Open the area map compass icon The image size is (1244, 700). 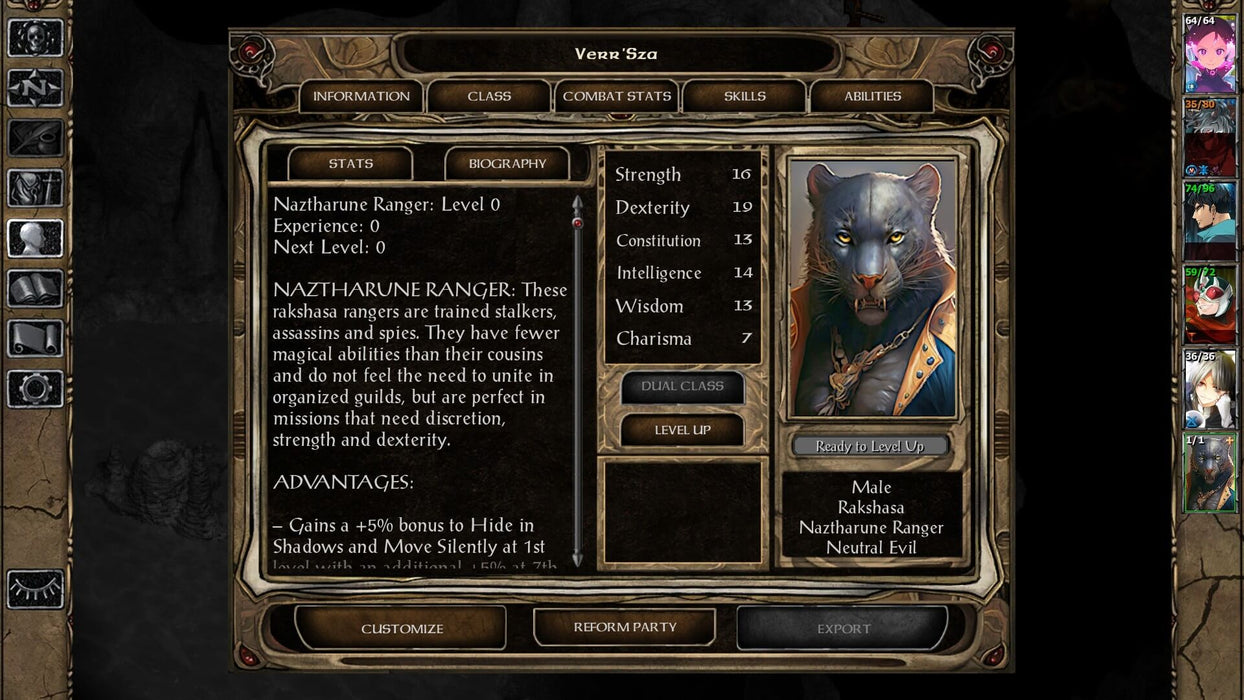tap(36, 88)
